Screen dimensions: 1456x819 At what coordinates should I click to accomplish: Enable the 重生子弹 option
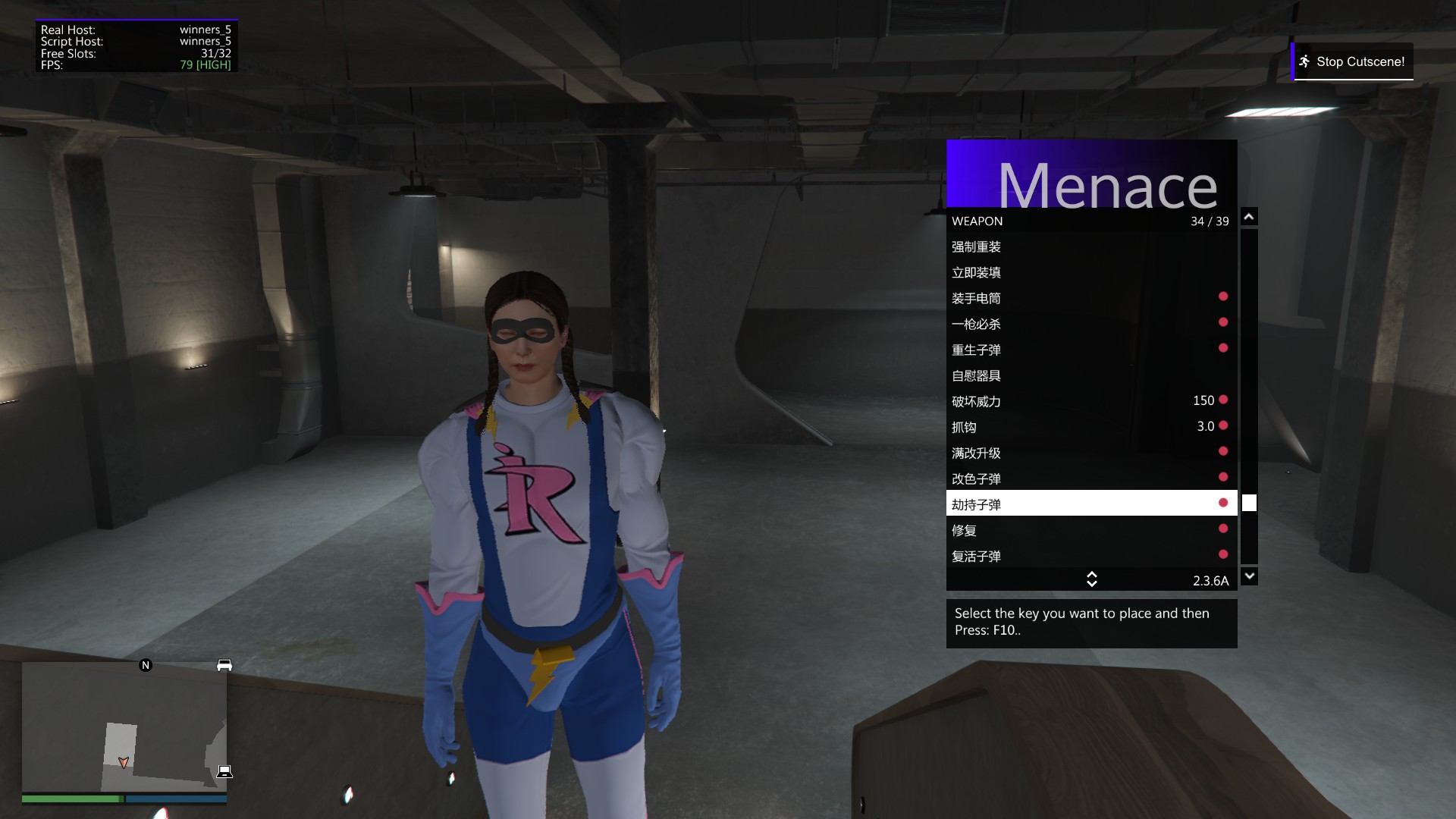pos(1090,350)
